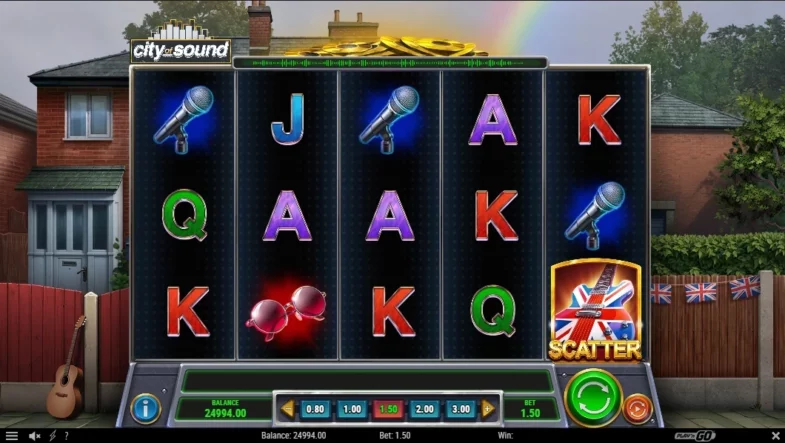
Task: Open the hamburger menu
Action: click(12, 436)
